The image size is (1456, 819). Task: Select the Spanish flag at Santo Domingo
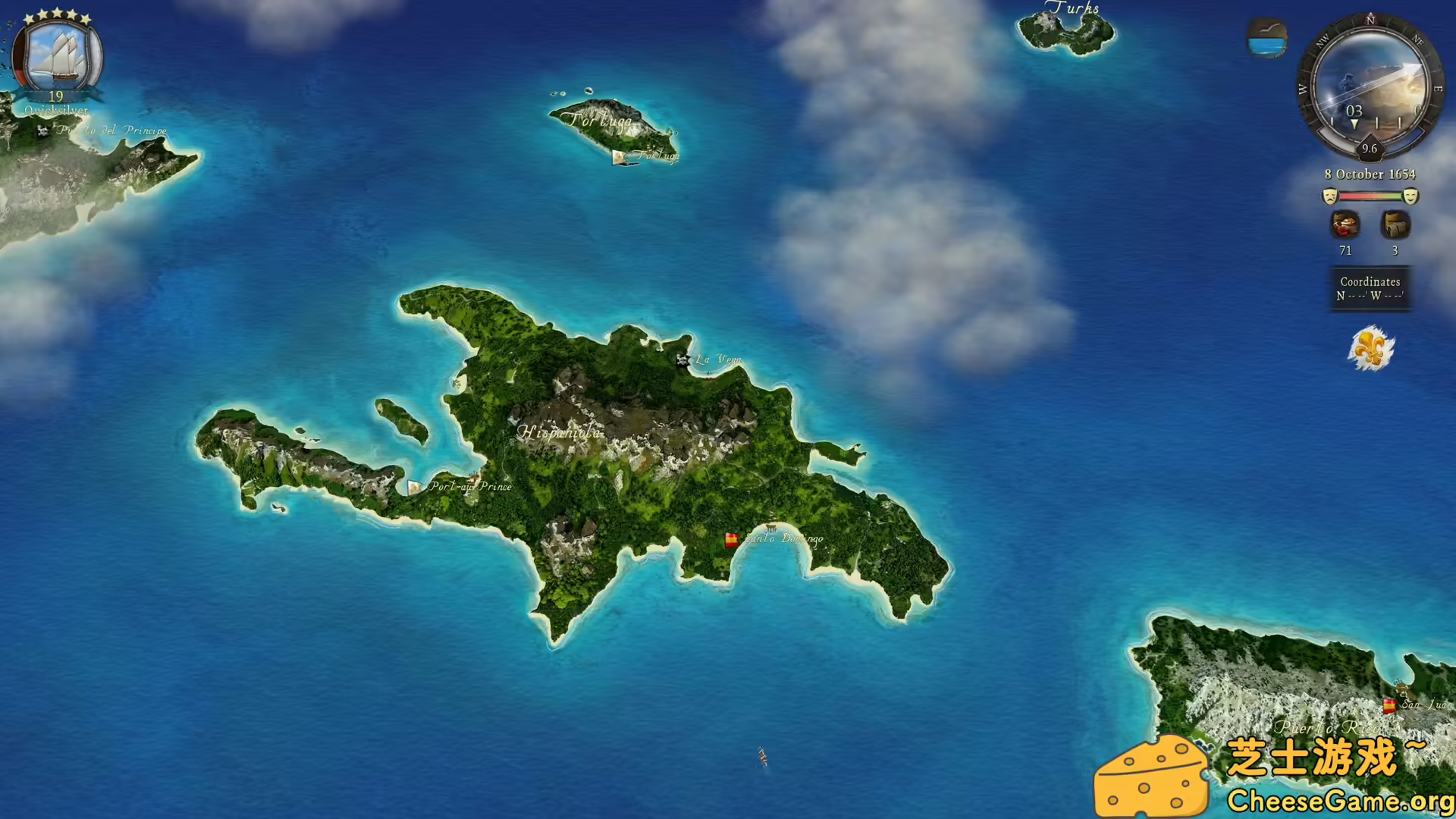[x=730, y=540]
